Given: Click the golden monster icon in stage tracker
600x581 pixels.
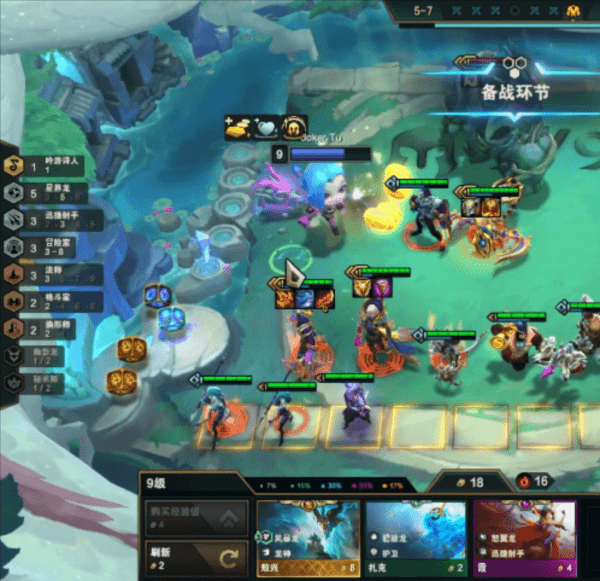Looking at the screenshot, I should (x=574, y=11).
